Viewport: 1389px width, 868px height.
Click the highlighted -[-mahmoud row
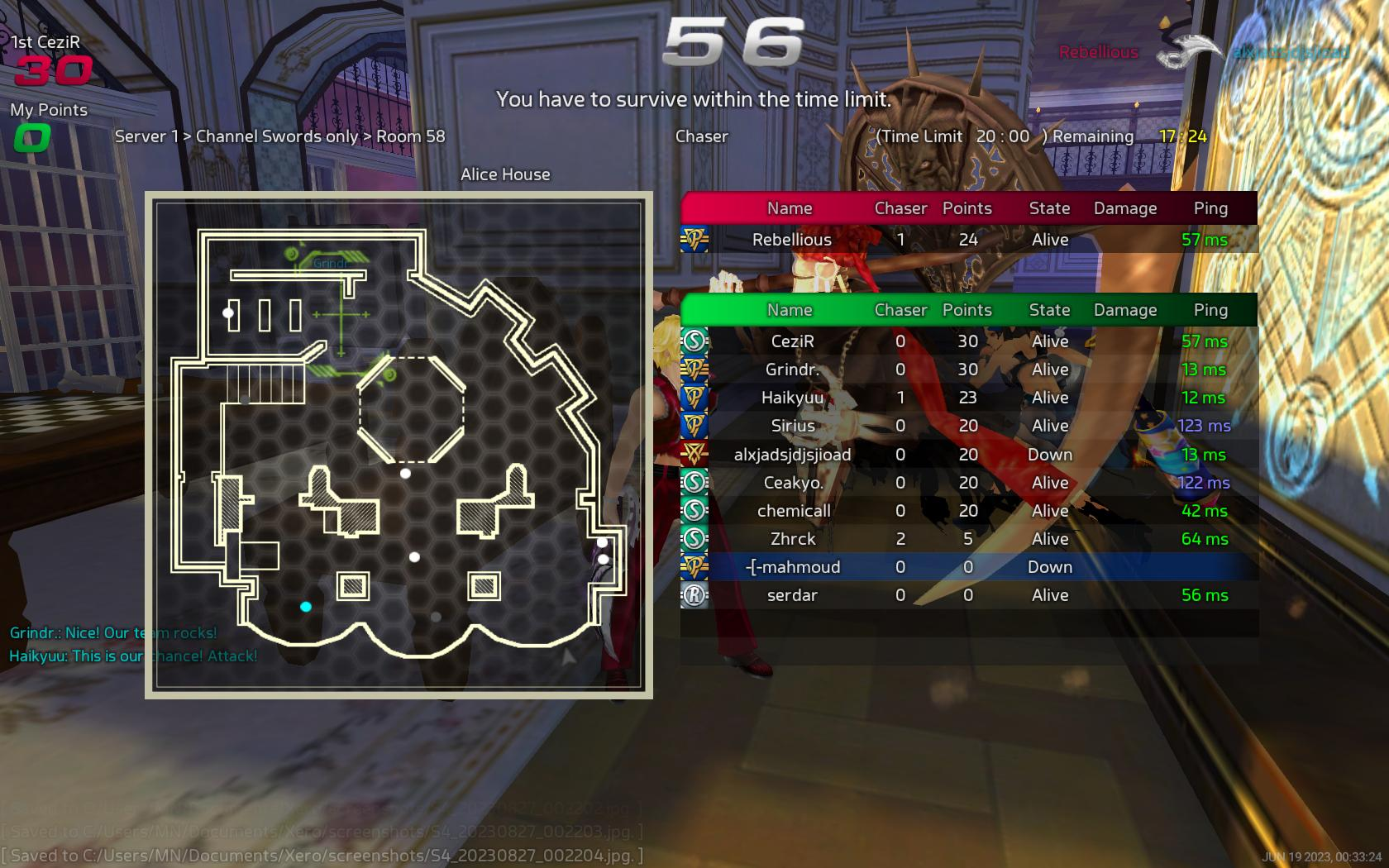[967, 567]
